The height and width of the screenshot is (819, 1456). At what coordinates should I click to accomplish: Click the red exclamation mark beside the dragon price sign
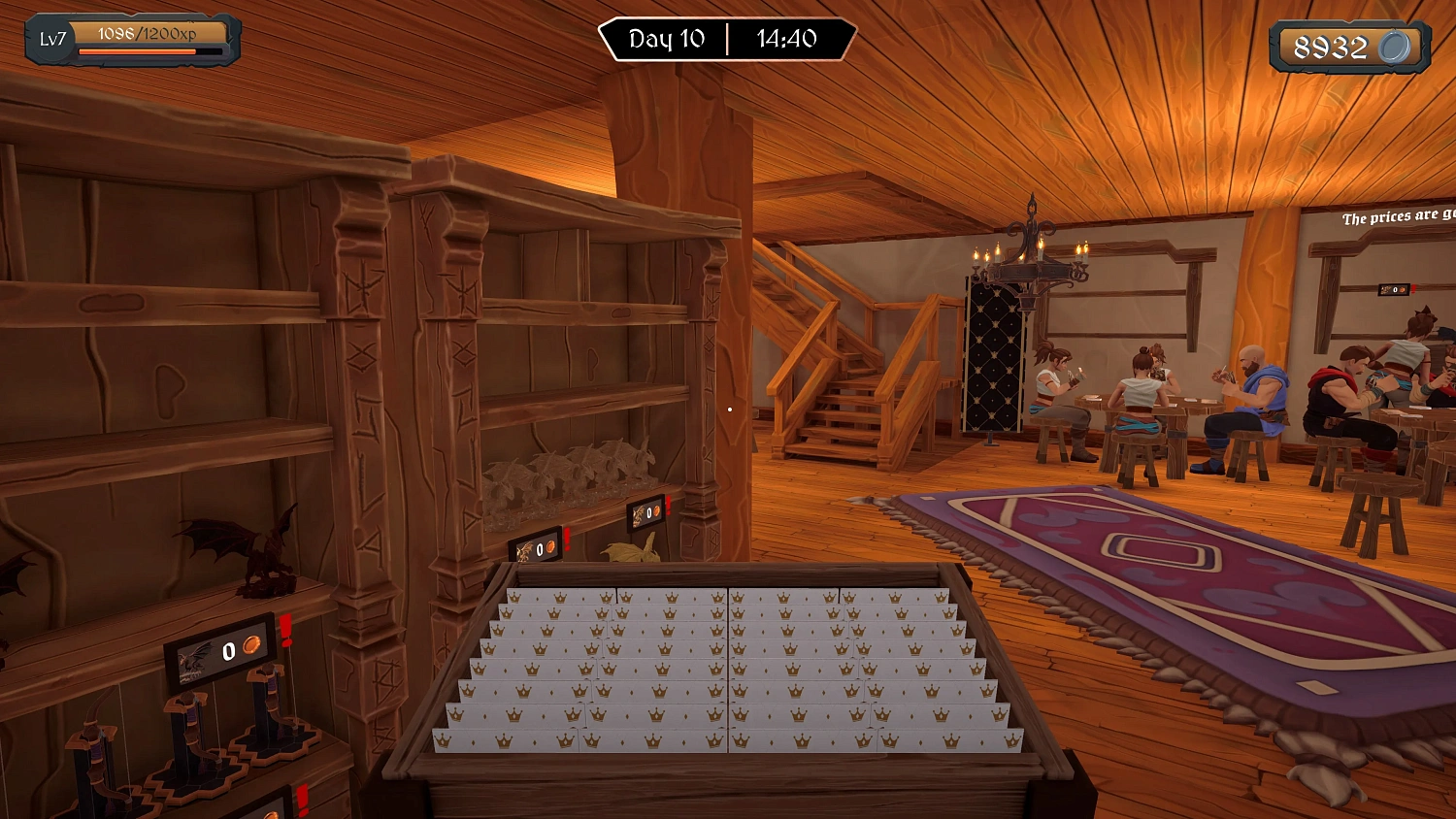pyautogui.click(x=285, y=631)
